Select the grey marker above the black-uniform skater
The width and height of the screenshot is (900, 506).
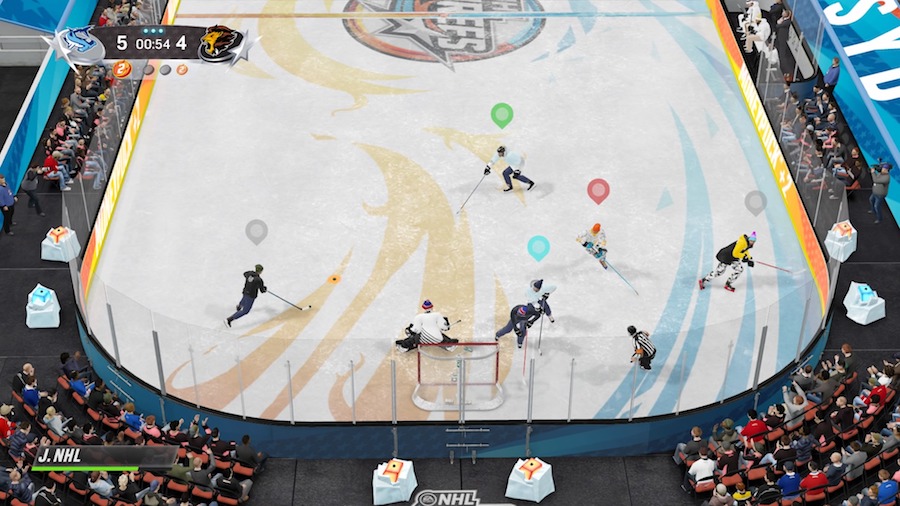(x=257, y=231)
